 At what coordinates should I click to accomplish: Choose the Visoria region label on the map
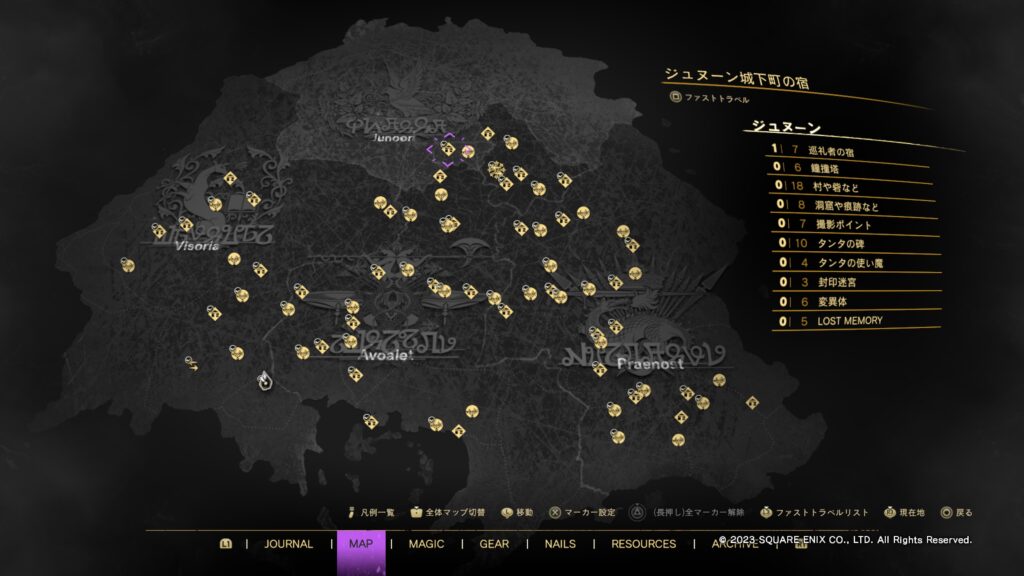point(196,245)
